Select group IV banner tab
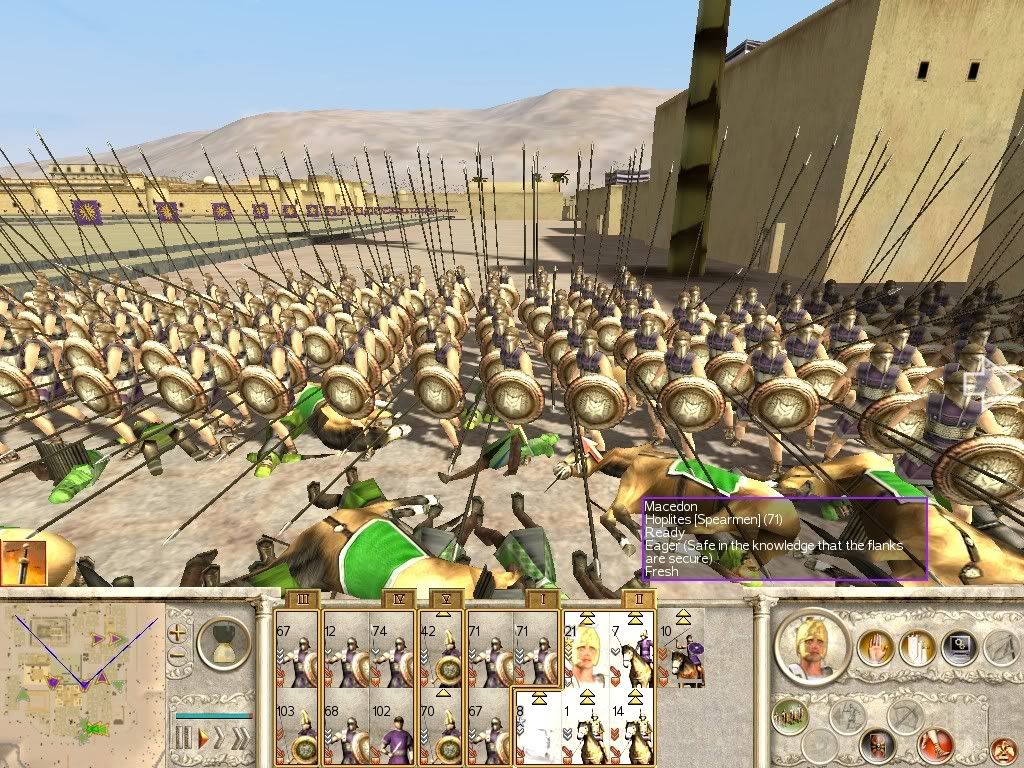The image size is (1024, 768). click(397, 599)
